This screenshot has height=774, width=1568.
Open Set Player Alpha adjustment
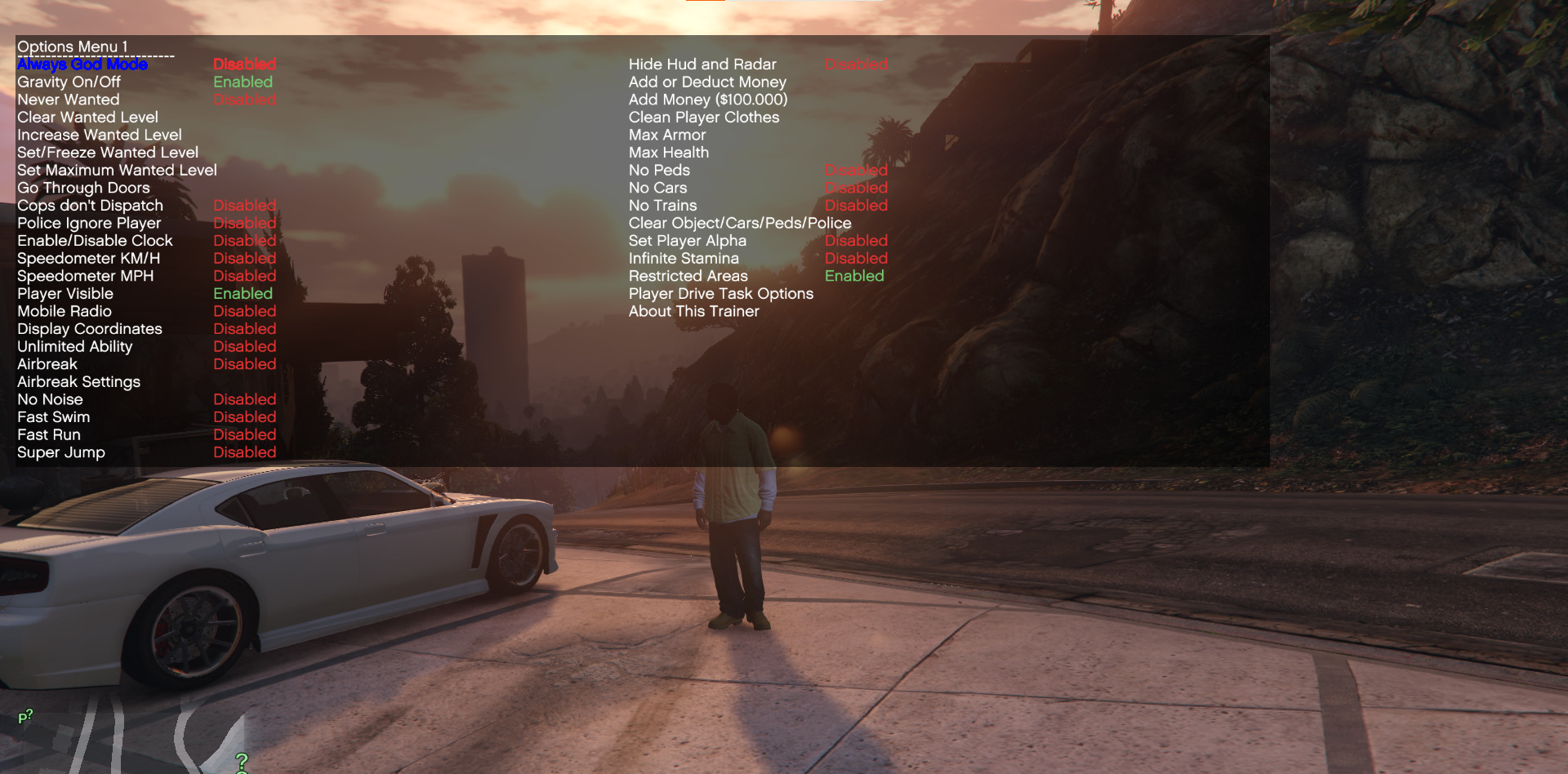[687, 240]
